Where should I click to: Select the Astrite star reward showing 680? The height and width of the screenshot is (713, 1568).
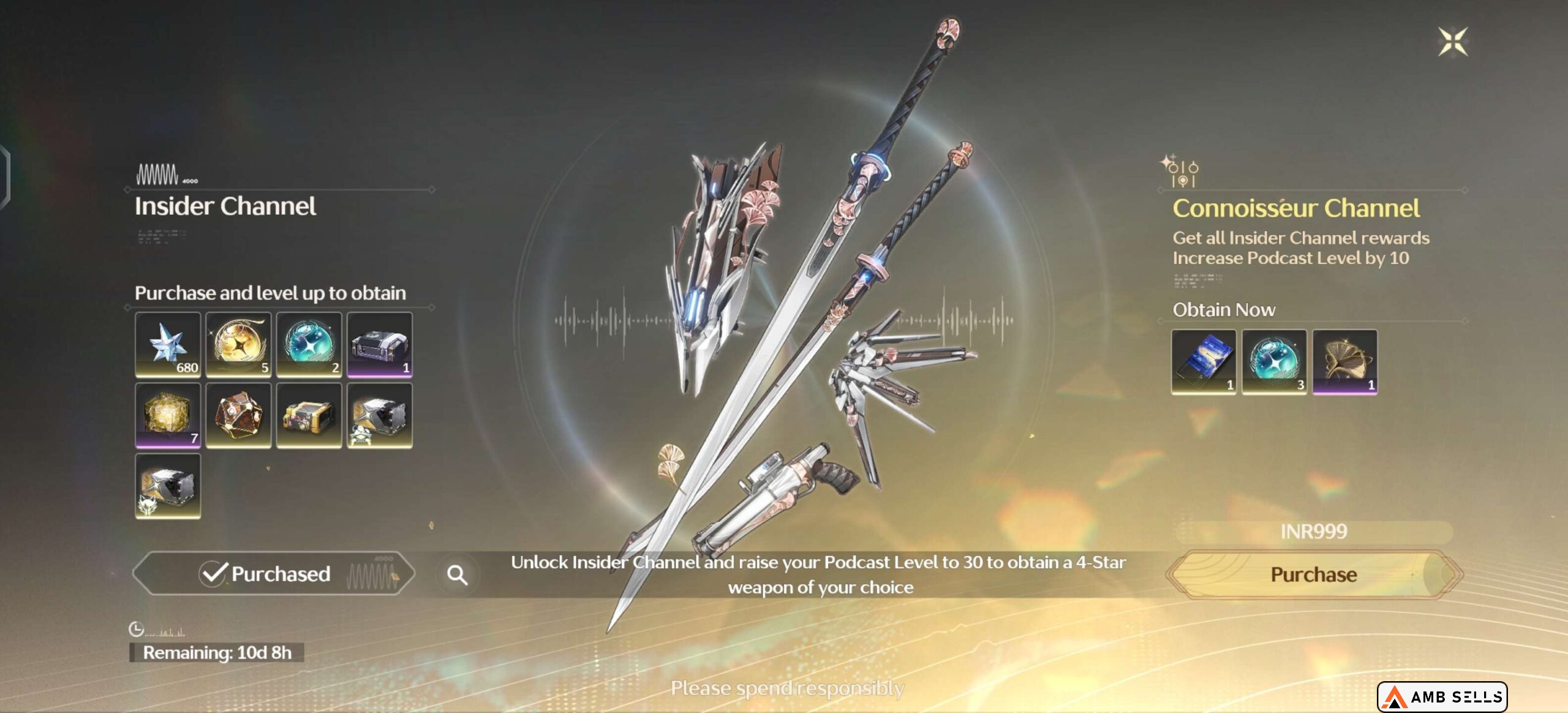coord(168,344)
